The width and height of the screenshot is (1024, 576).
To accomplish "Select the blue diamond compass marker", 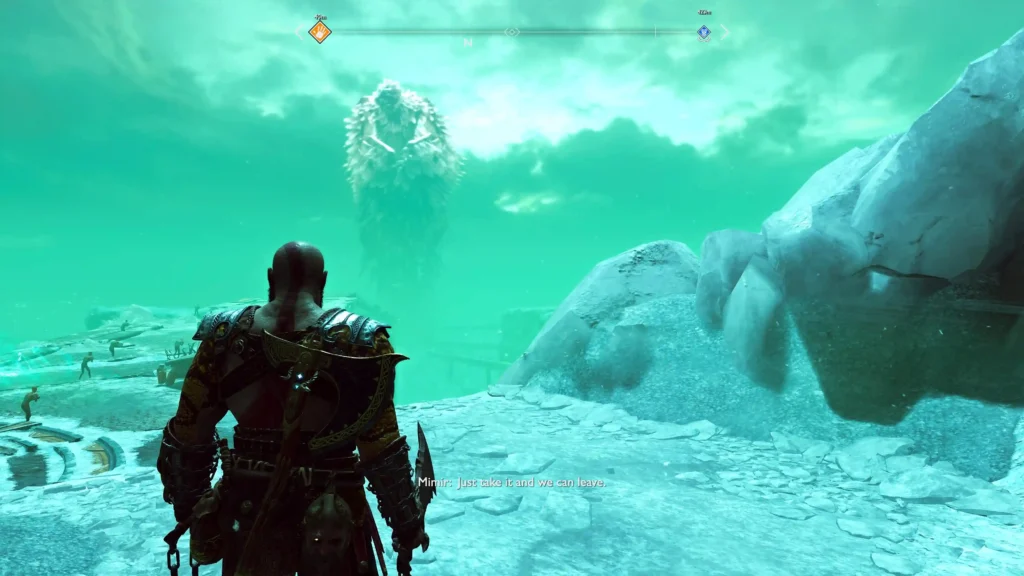I will (704, 32).
